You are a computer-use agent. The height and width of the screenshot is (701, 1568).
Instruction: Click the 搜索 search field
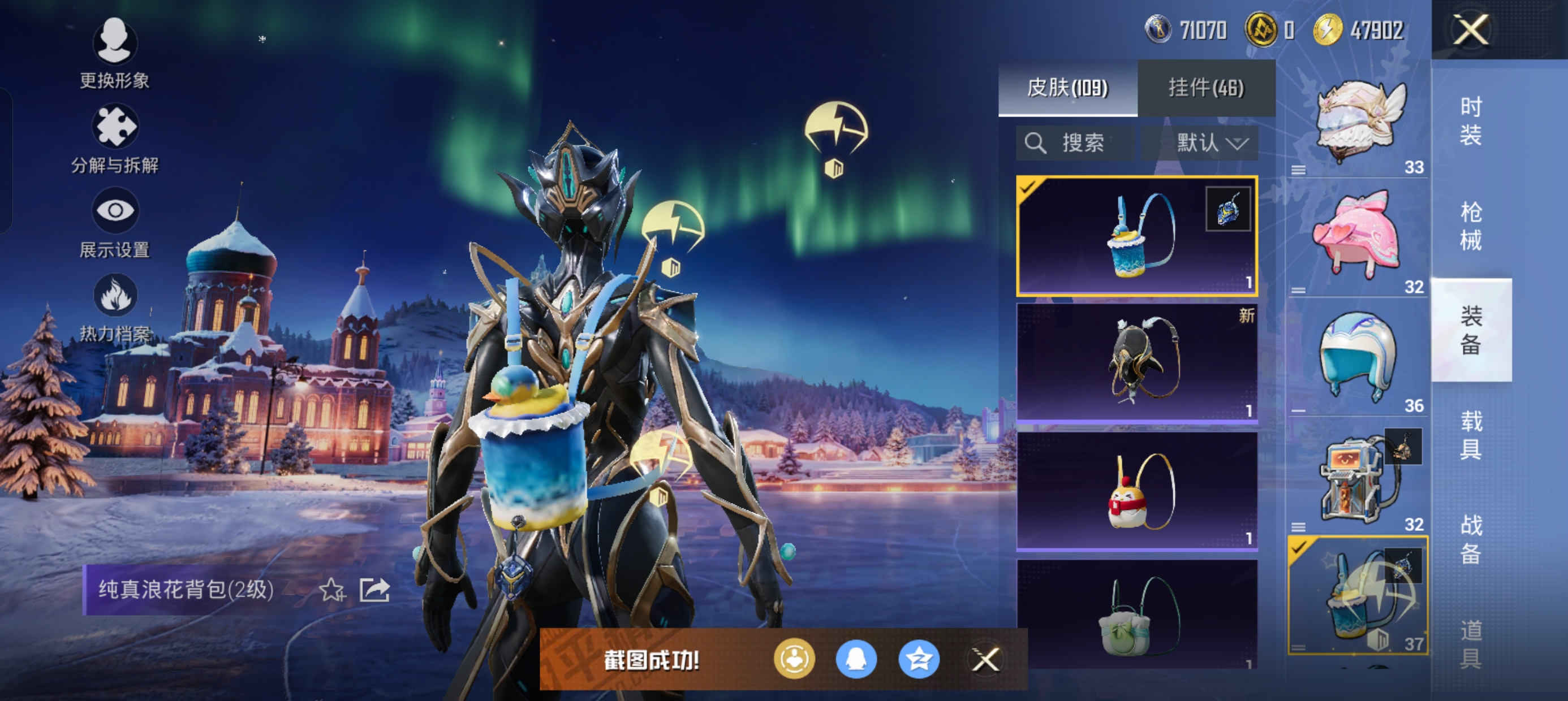(x=1075, y=144)
